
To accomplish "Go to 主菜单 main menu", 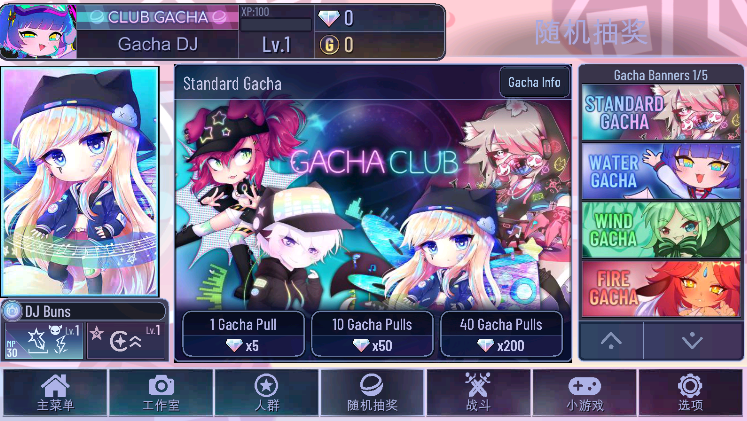I will 55,392.
